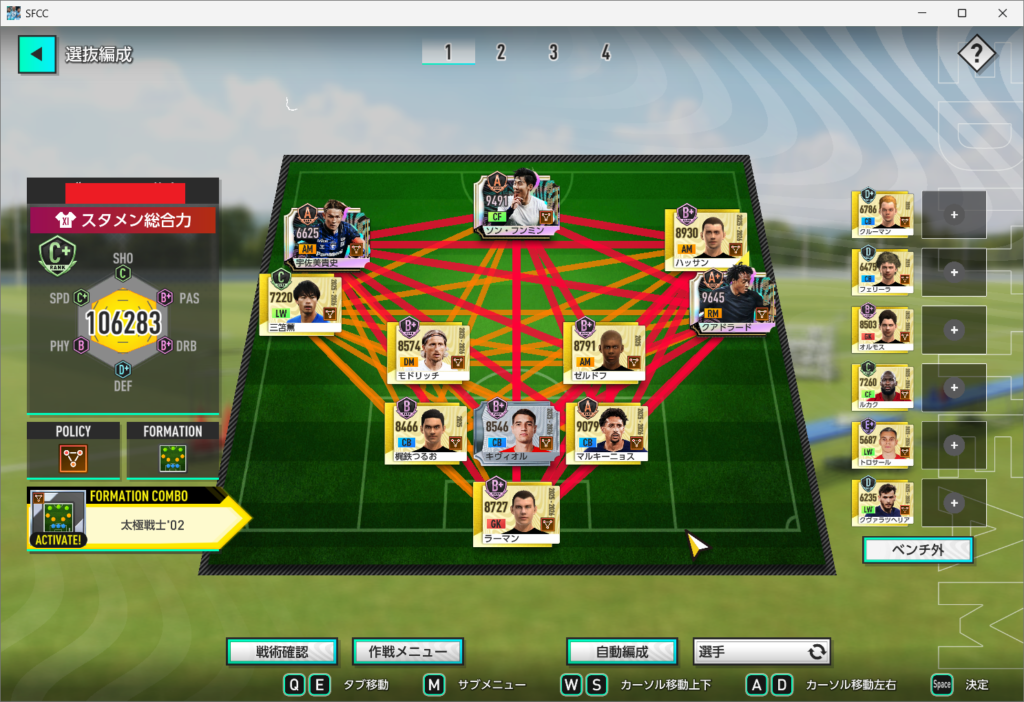Close the SFCC window
This screenshot has width=1024, height=702.
[x=1000, y=13]
